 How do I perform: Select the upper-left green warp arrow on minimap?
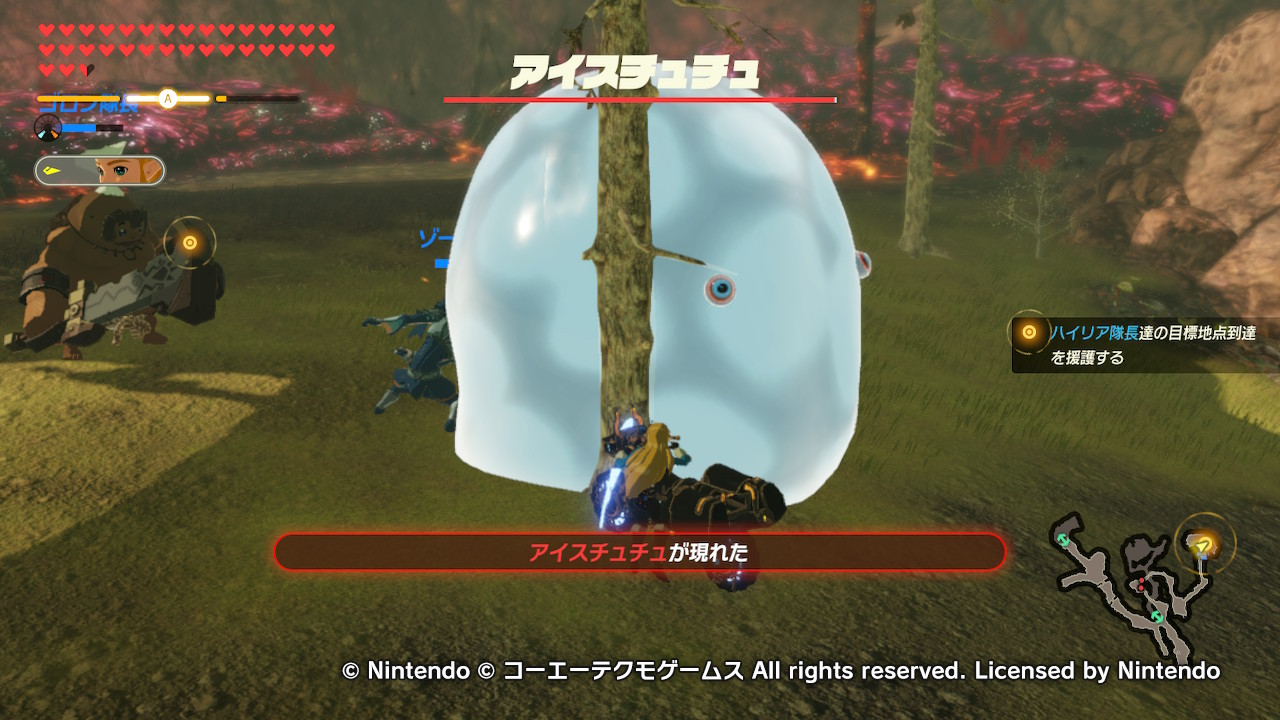(1064, 540)
